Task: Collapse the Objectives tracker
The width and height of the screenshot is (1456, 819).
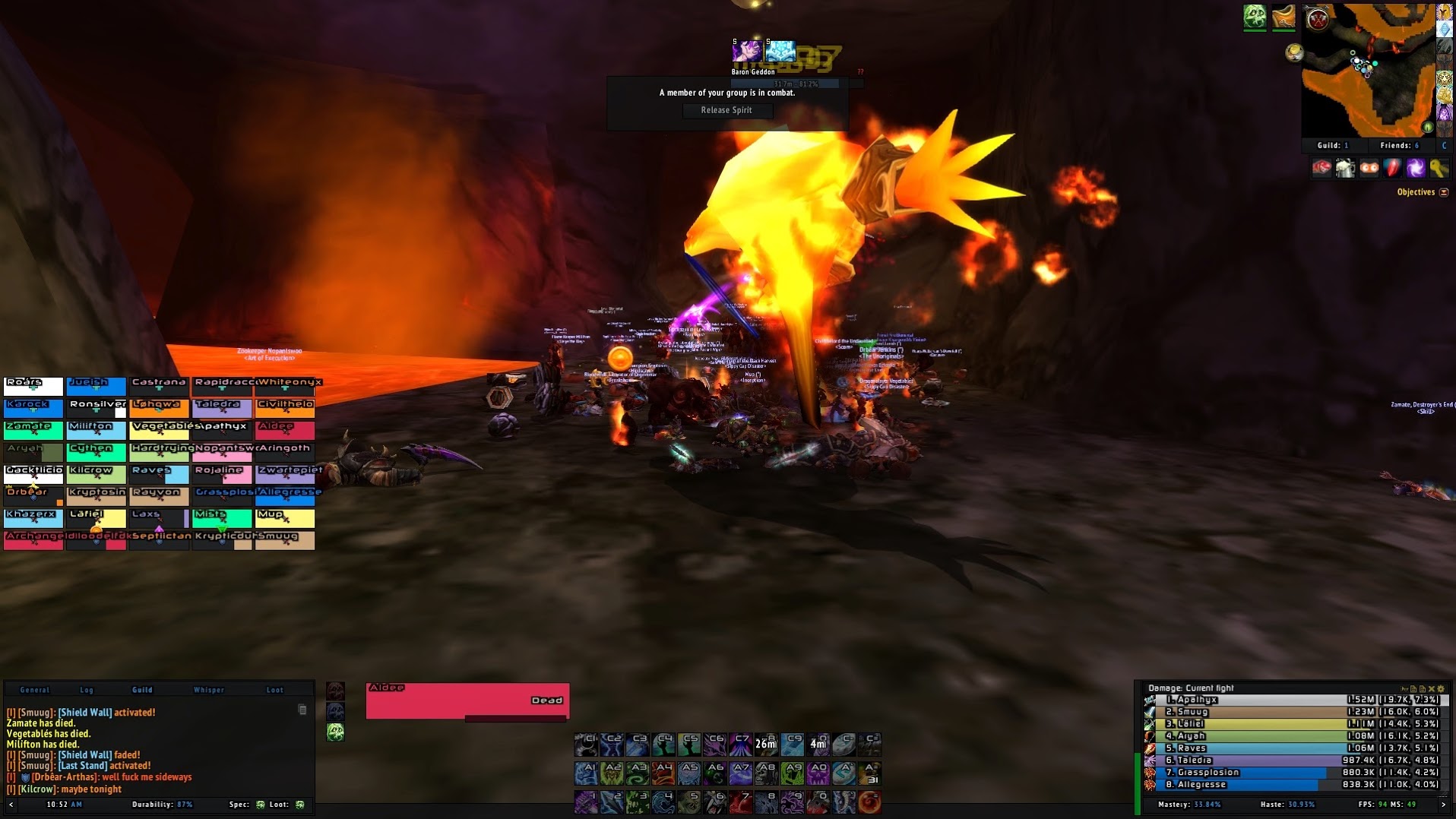Action: click(x=1444, y=192)
